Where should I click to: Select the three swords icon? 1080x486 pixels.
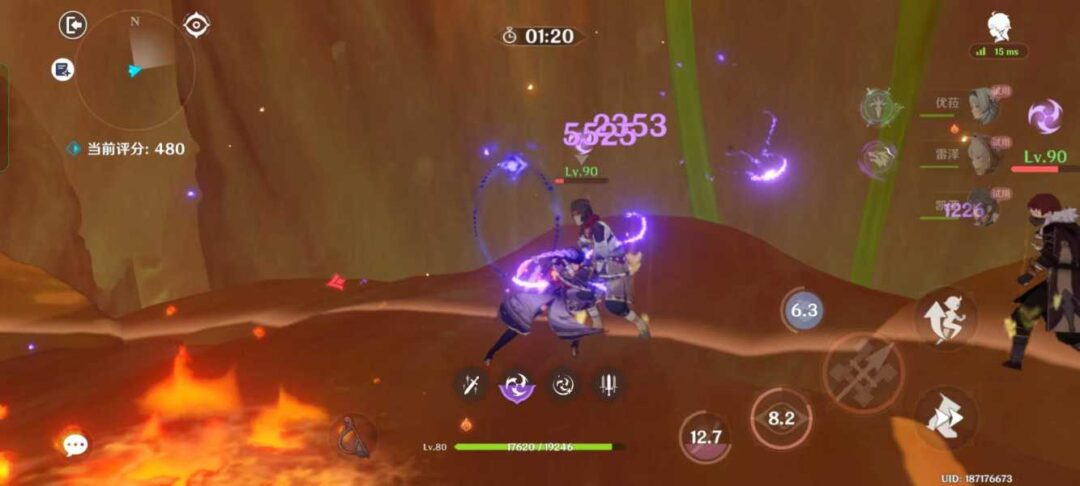tap(608, 385)
